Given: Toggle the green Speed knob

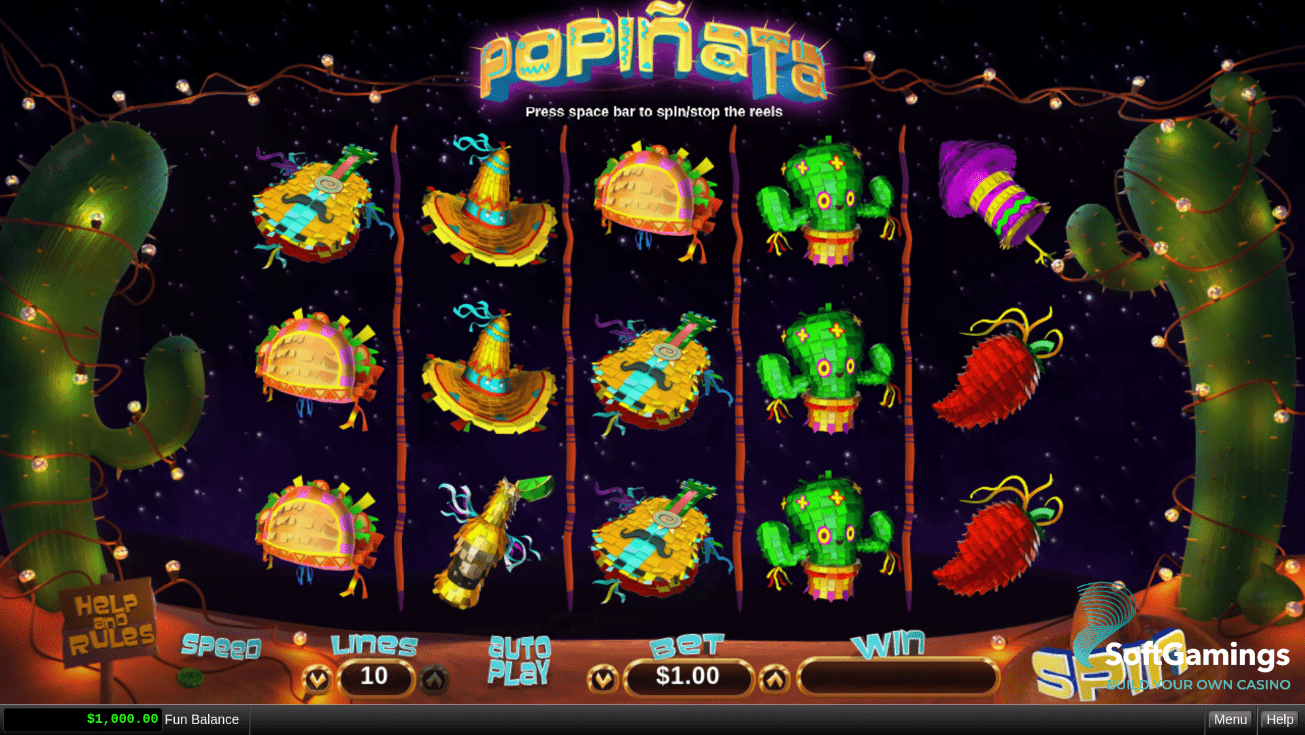Looking at the screenshot, I should point(190,678).
